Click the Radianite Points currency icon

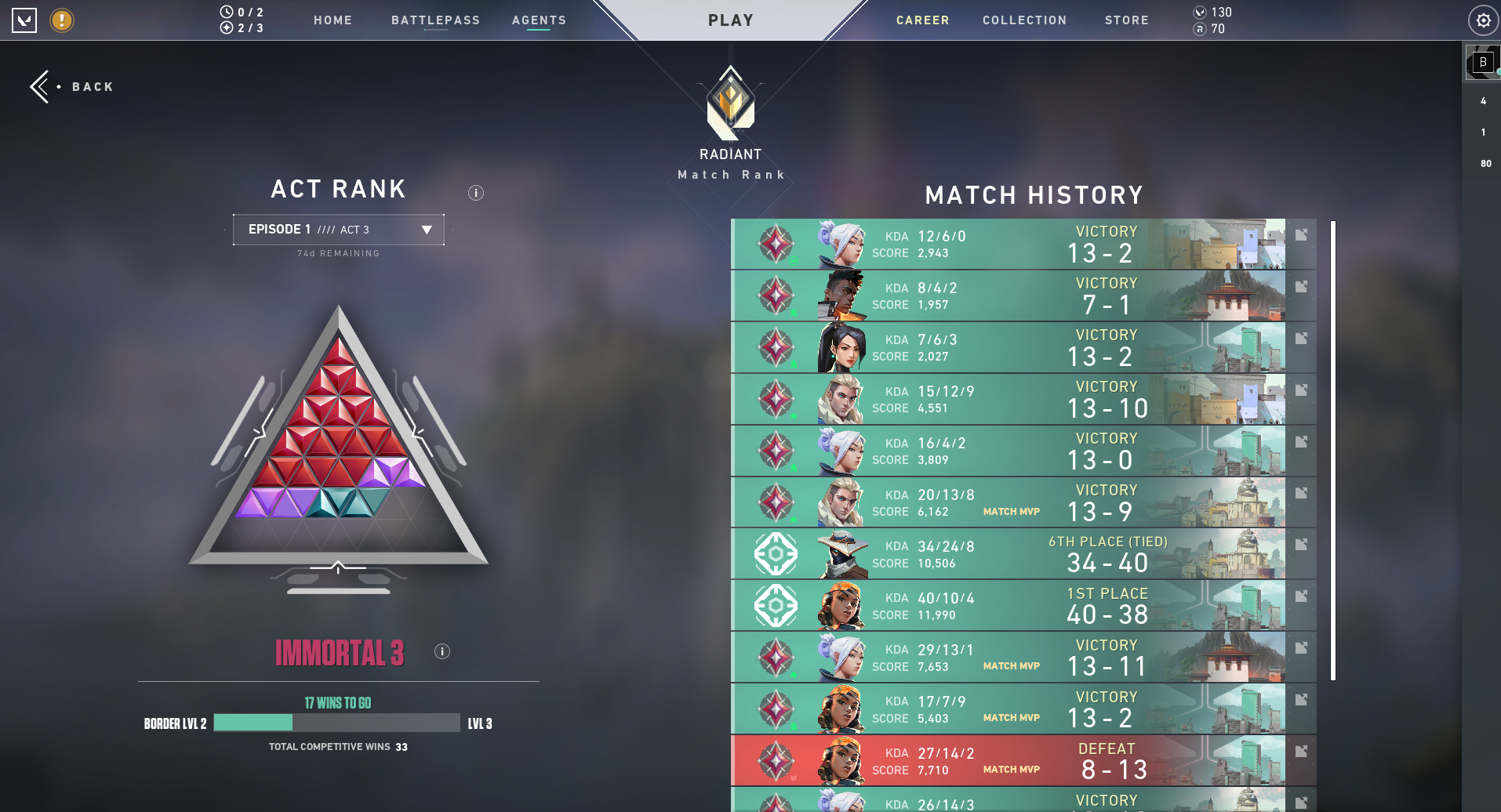point(1201,30)
